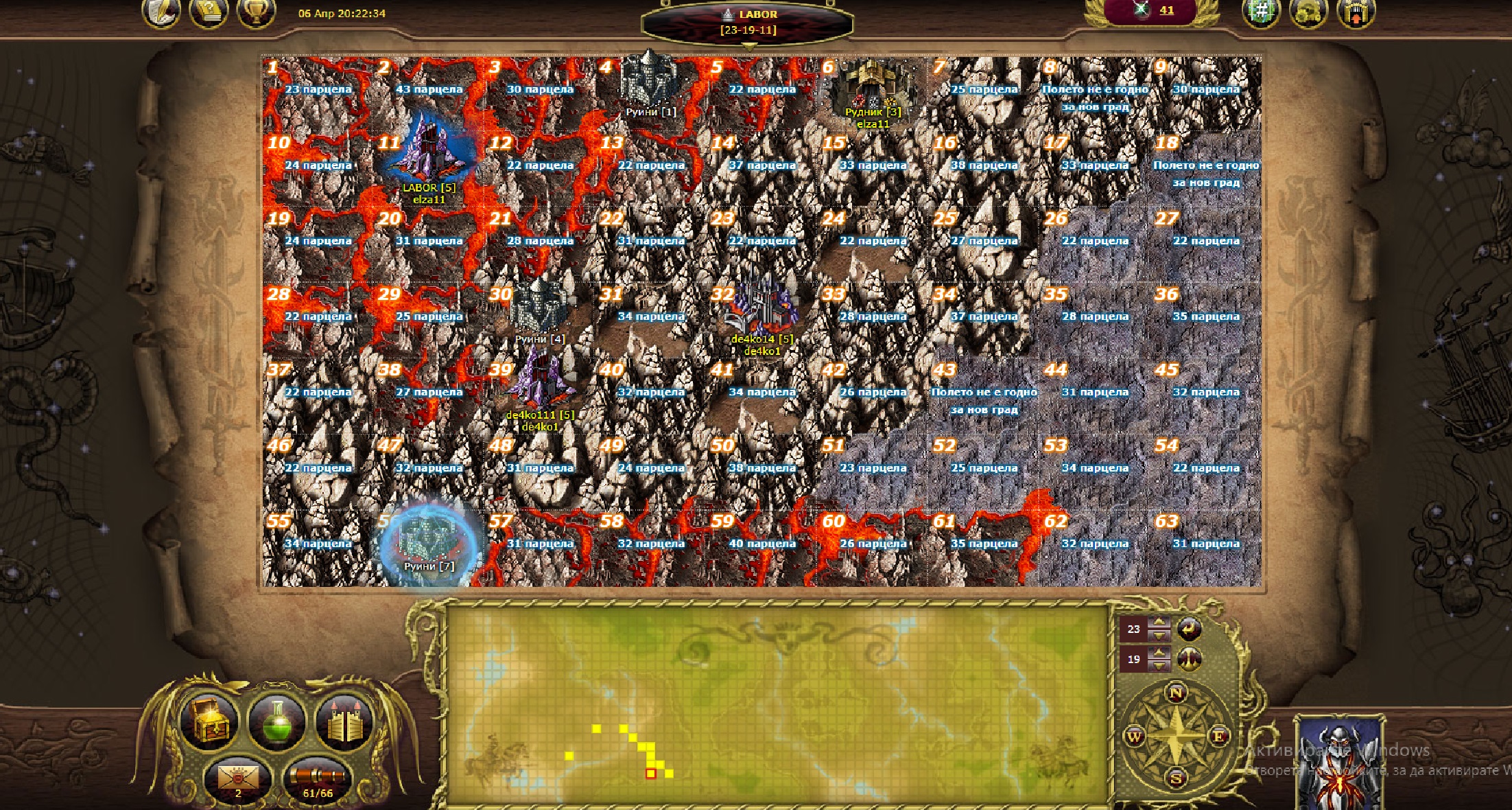The image size is (1512, 810).
Task: Open the gold gears settings icon
Action: pos(1308,12)
